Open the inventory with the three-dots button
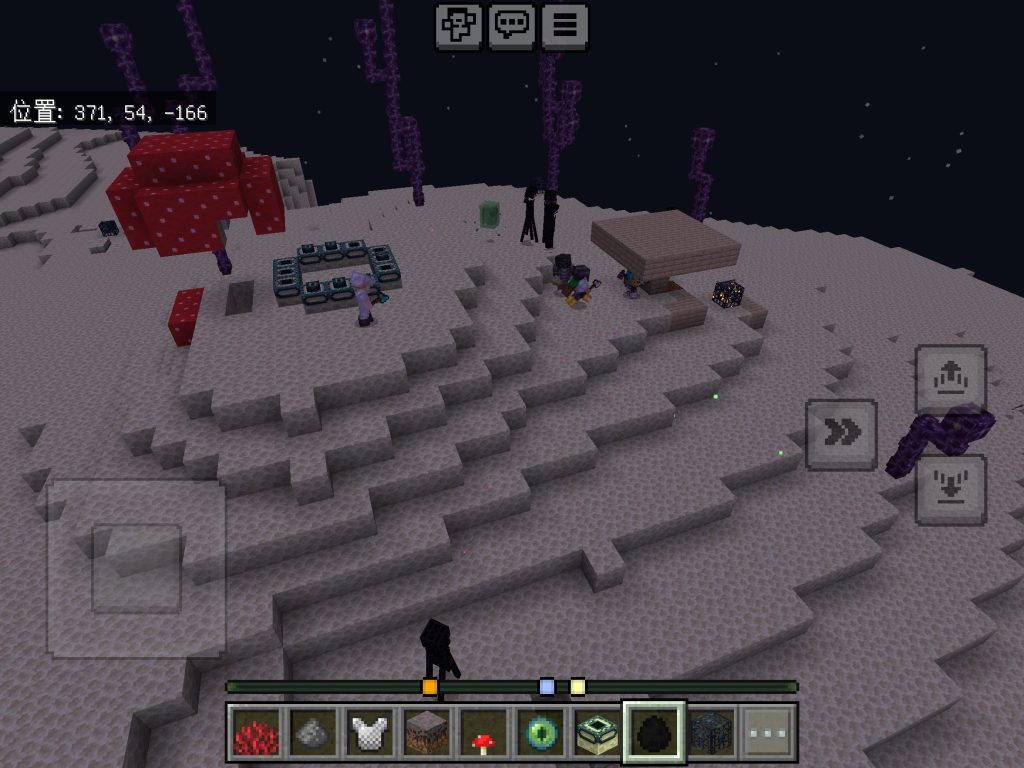1024x768 pixels. (769, 732)
